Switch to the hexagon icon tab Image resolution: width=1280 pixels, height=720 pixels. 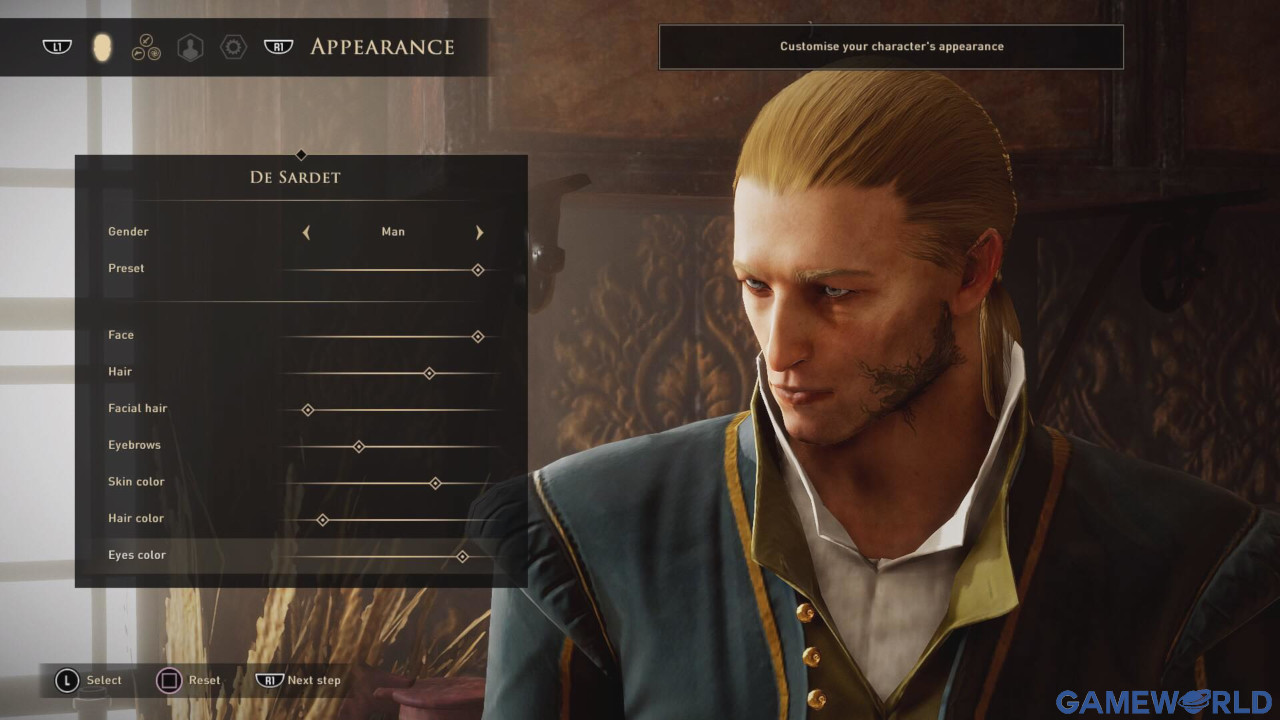(x=233, y=47)
